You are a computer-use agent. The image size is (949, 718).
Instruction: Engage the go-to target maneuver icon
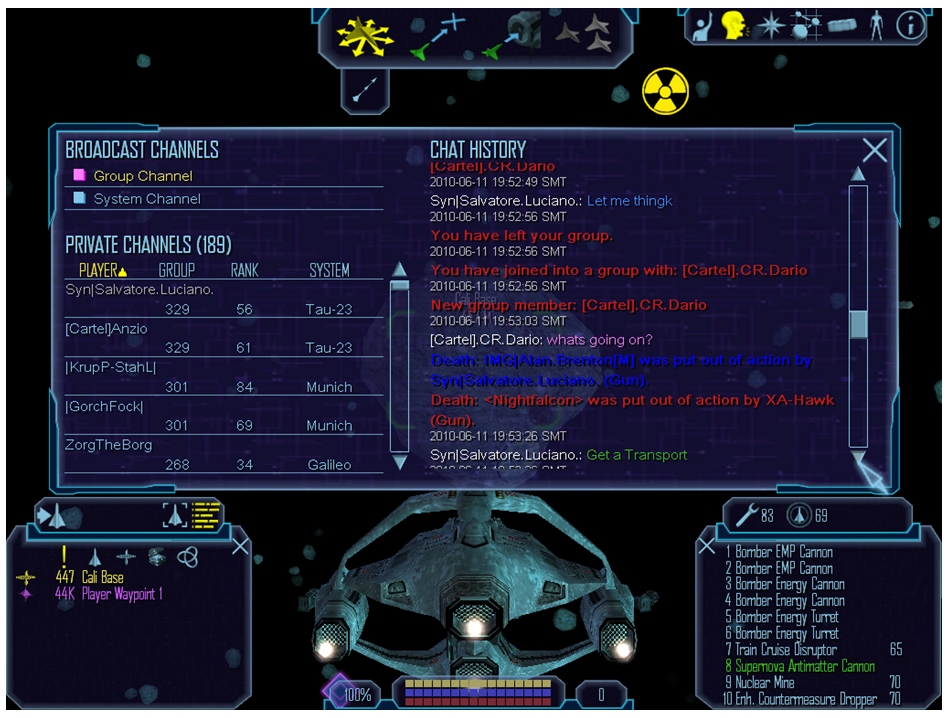(439, 35)
